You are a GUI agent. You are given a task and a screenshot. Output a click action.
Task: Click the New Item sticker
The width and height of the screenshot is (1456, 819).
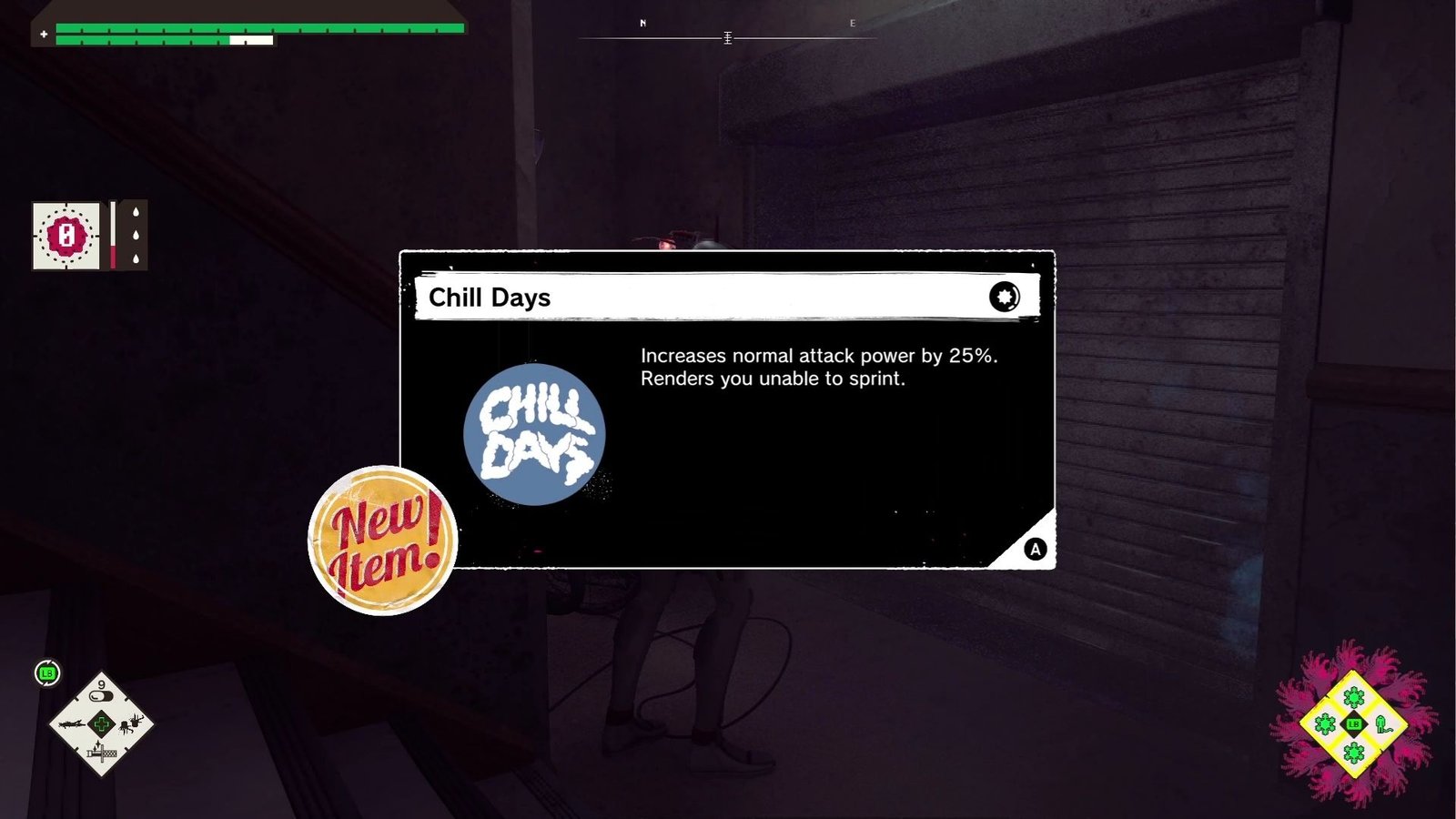point(382,541)
